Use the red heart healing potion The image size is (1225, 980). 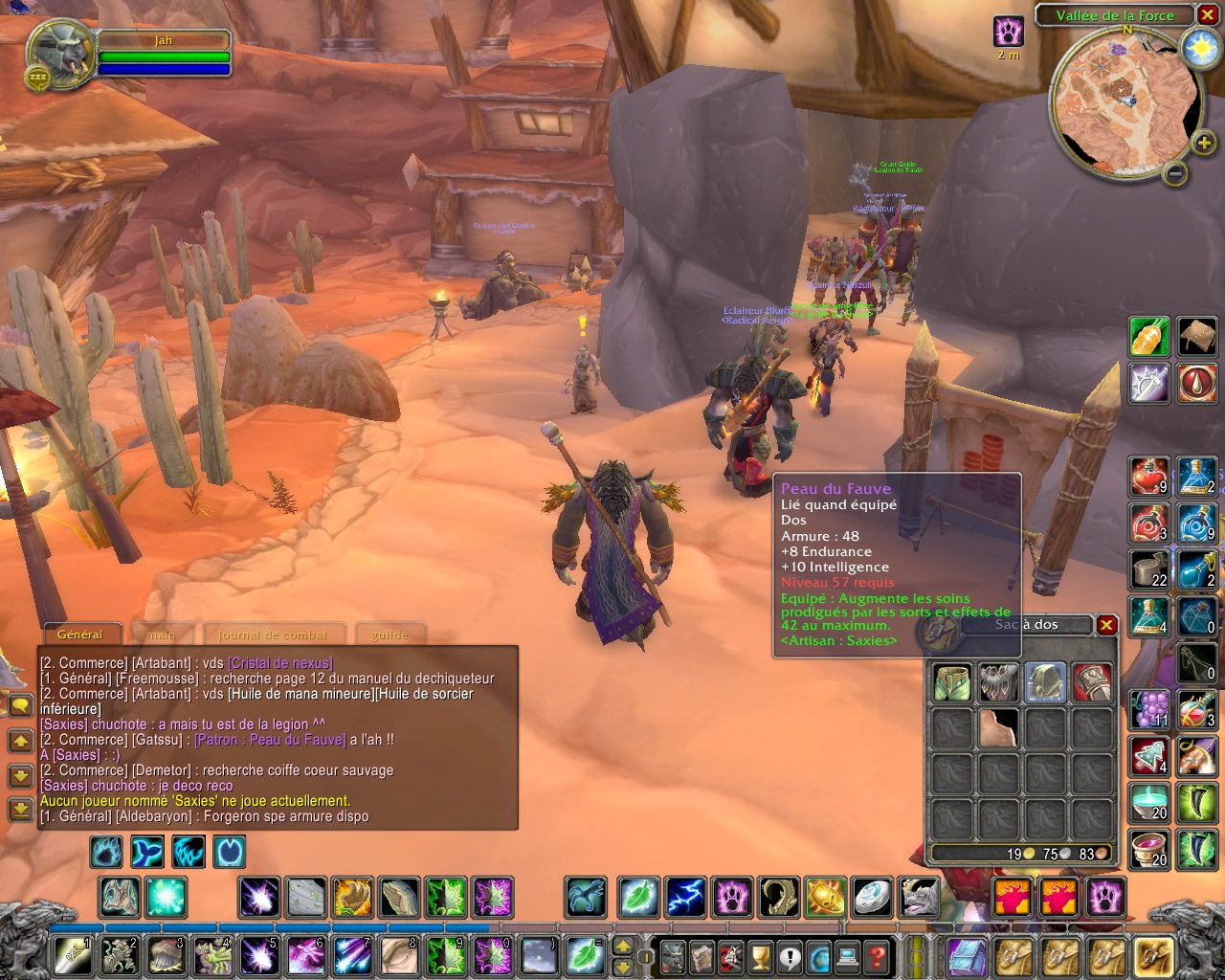click(x=1149, y=477)
